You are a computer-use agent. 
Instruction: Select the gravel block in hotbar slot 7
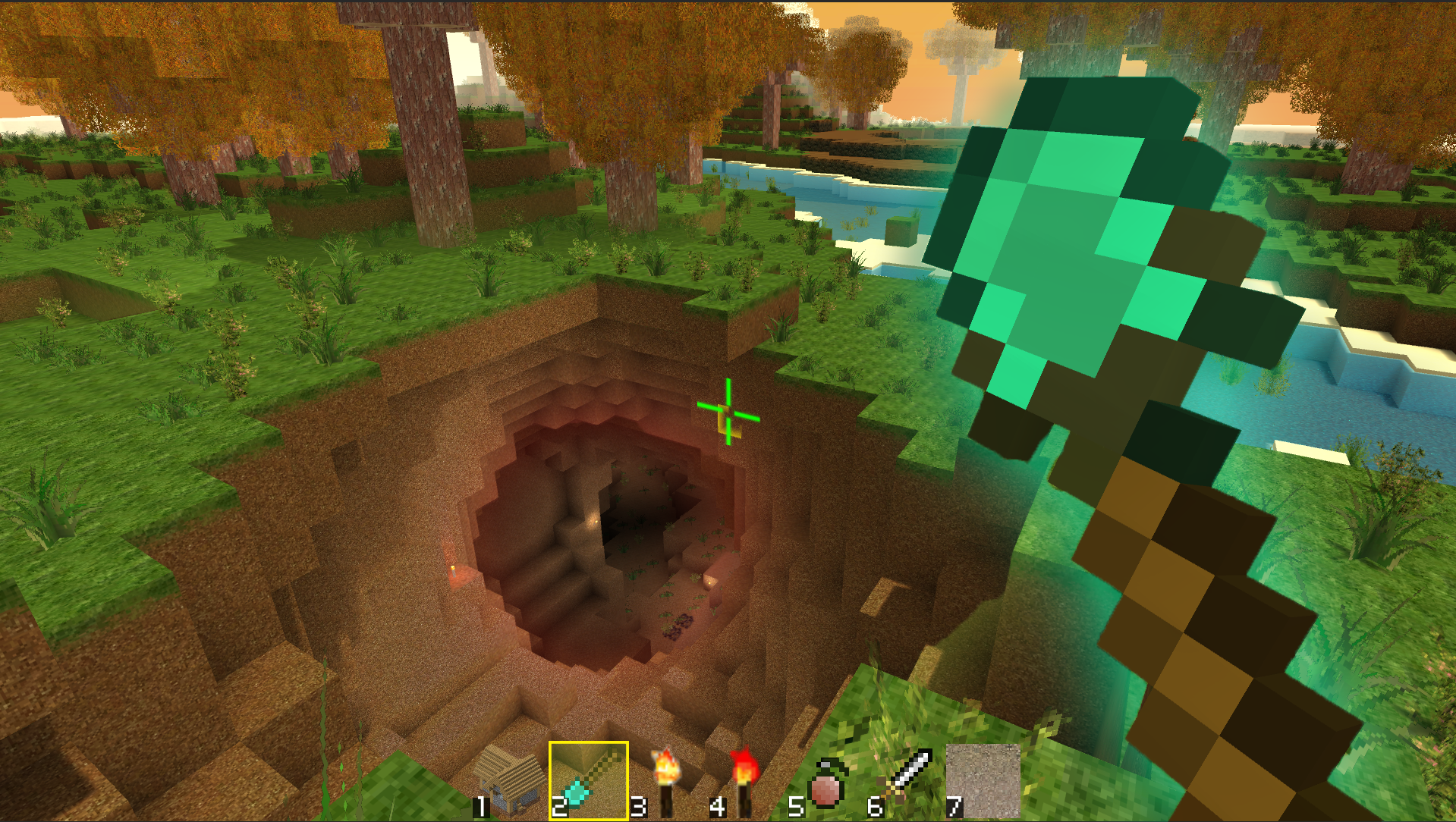[981, 781]
